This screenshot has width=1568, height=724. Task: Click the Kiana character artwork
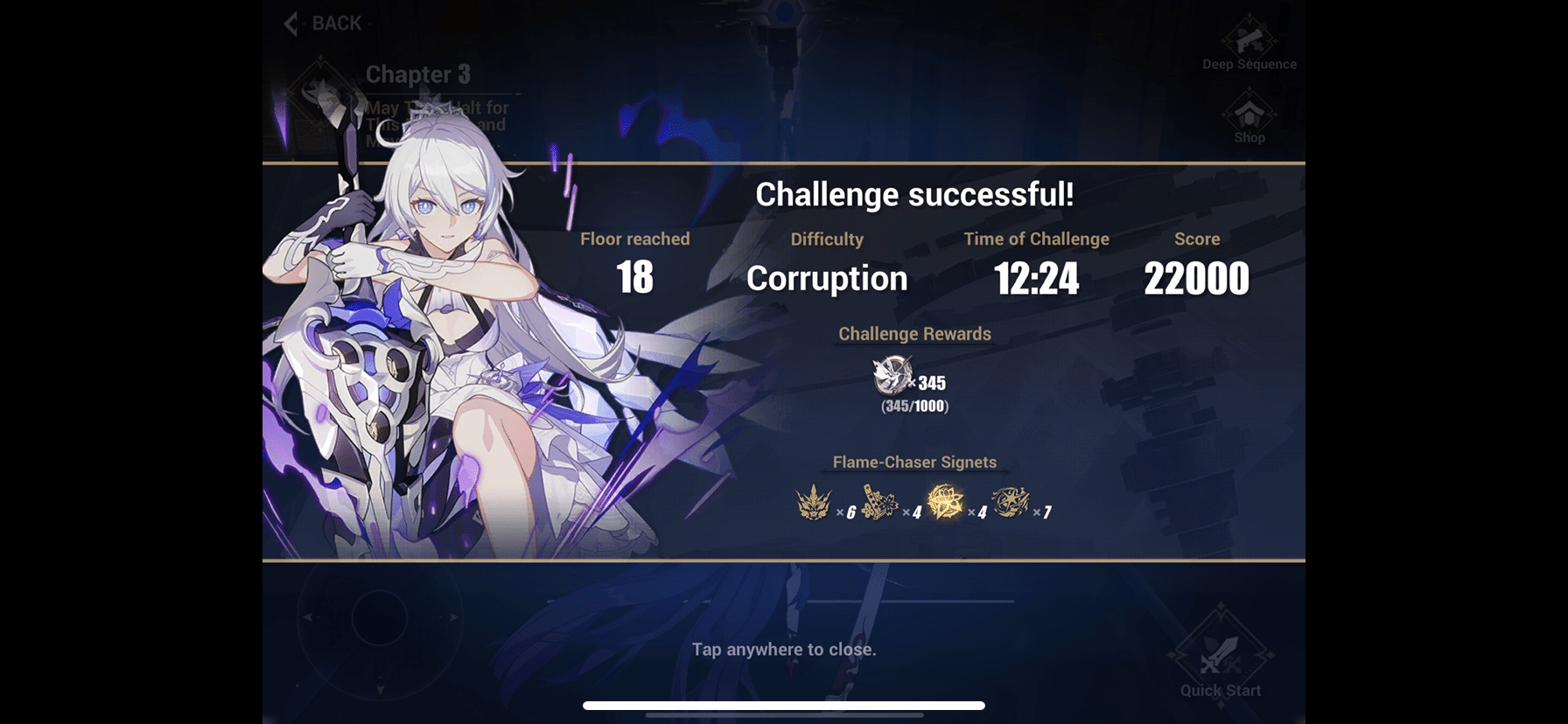coord(429,350)
